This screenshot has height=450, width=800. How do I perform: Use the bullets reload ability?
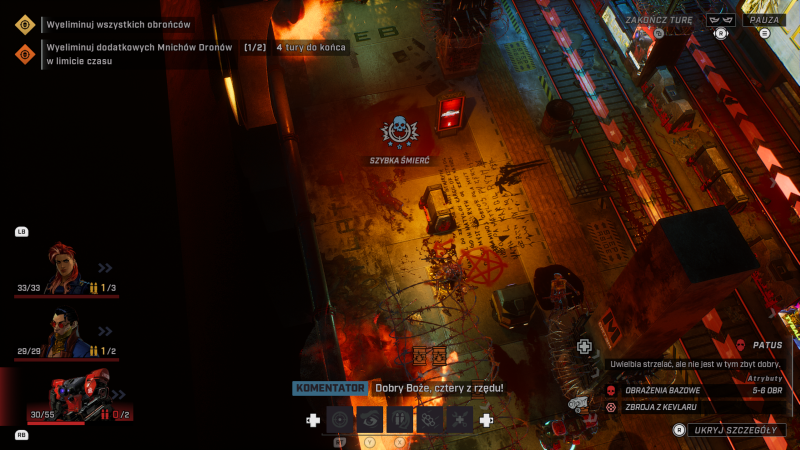click(400, 420)
